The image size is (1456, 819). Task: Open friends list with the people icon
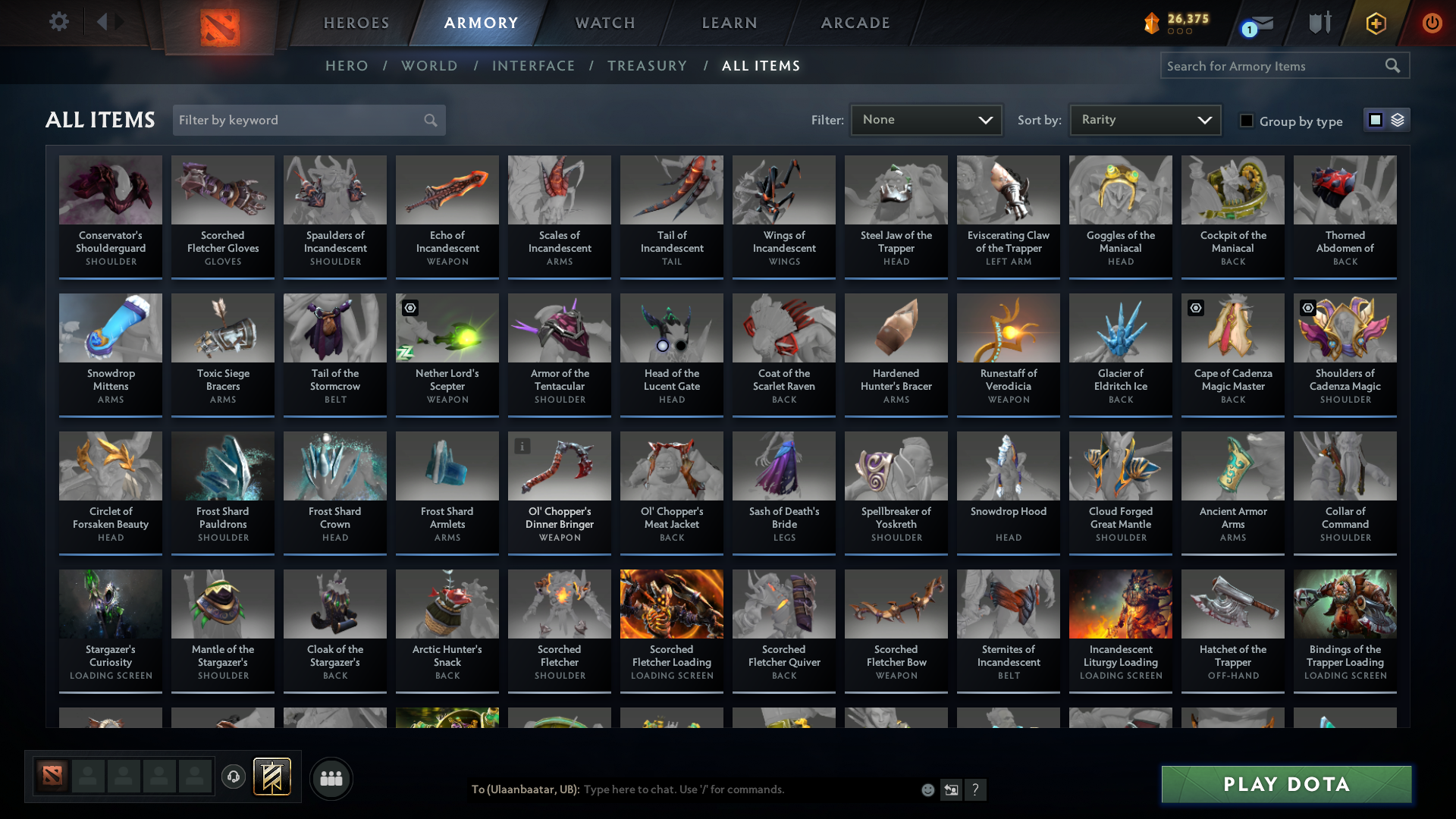pyautogui.click(x=330, y=778)
